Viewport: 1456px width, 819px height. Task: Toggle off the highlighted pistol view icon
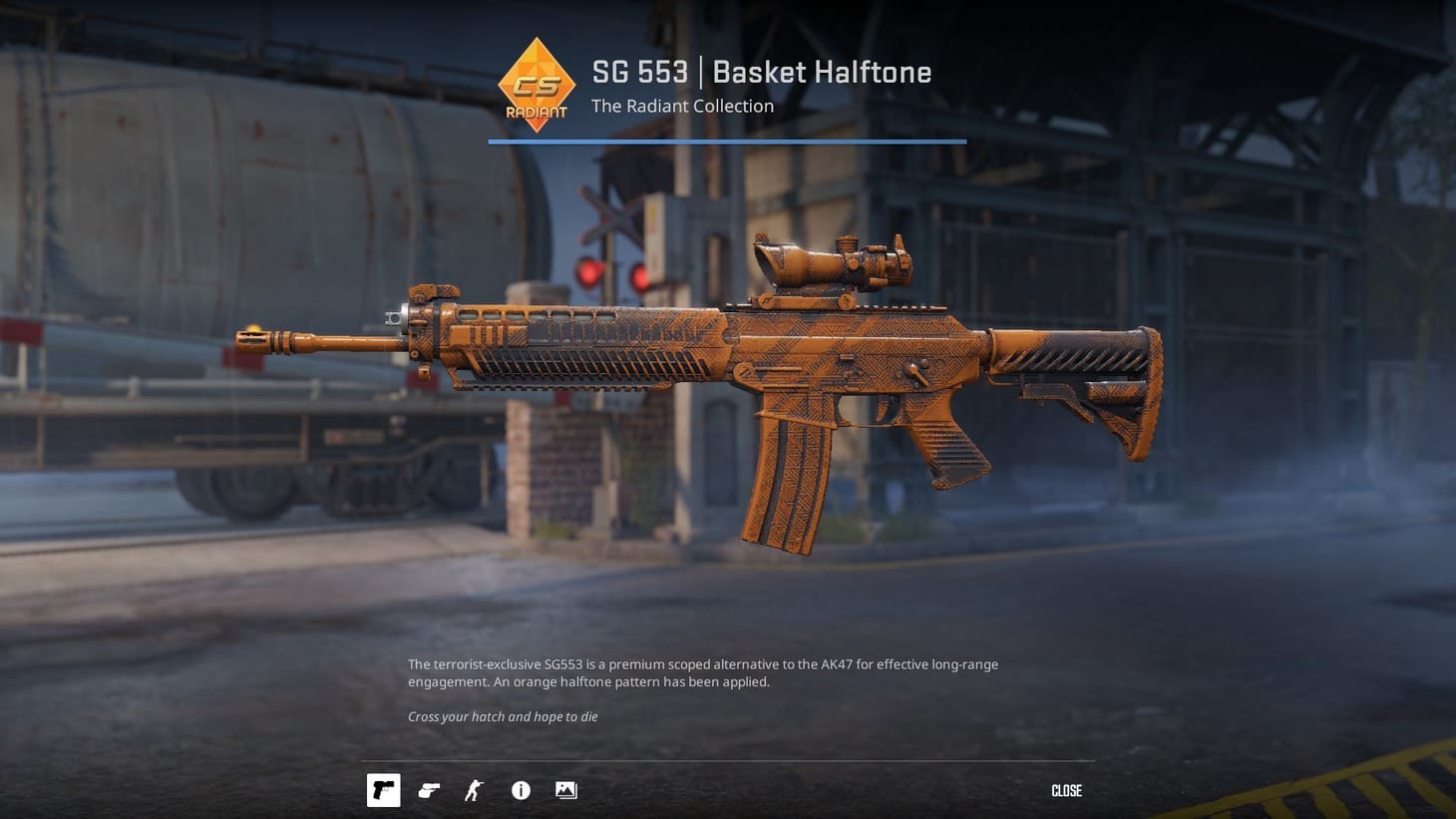click(x=383, y=790)
